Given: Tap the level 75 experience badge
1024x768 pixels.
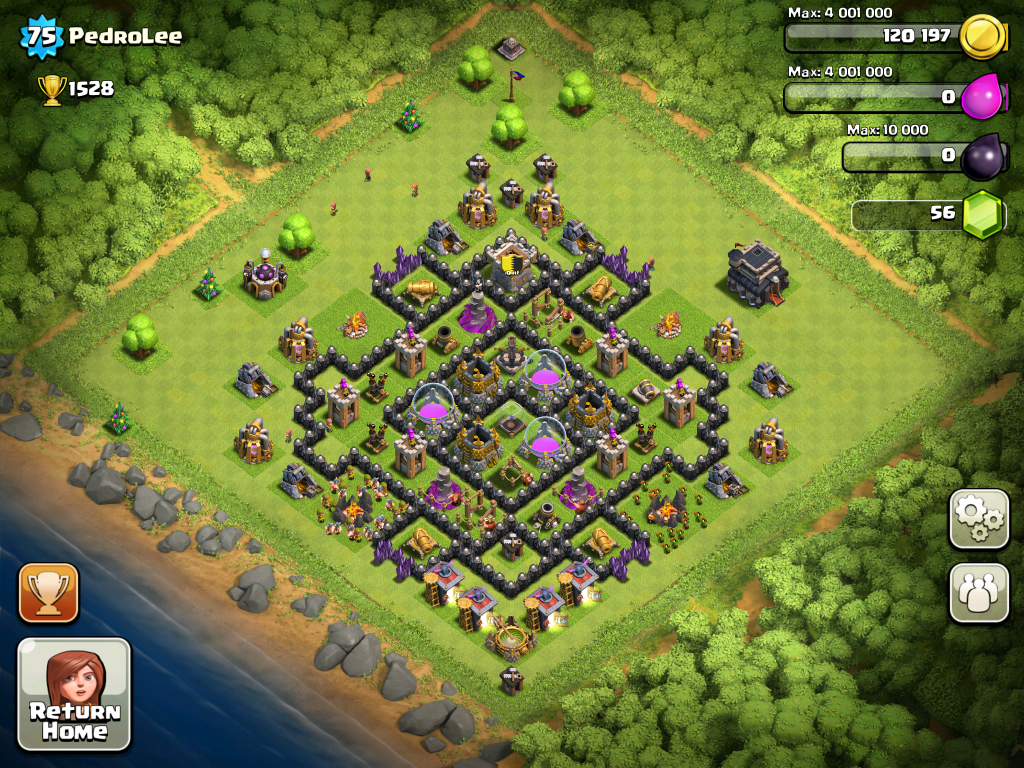Looking at the screenshot, I should pyautogui.click(x=41, y=37).
